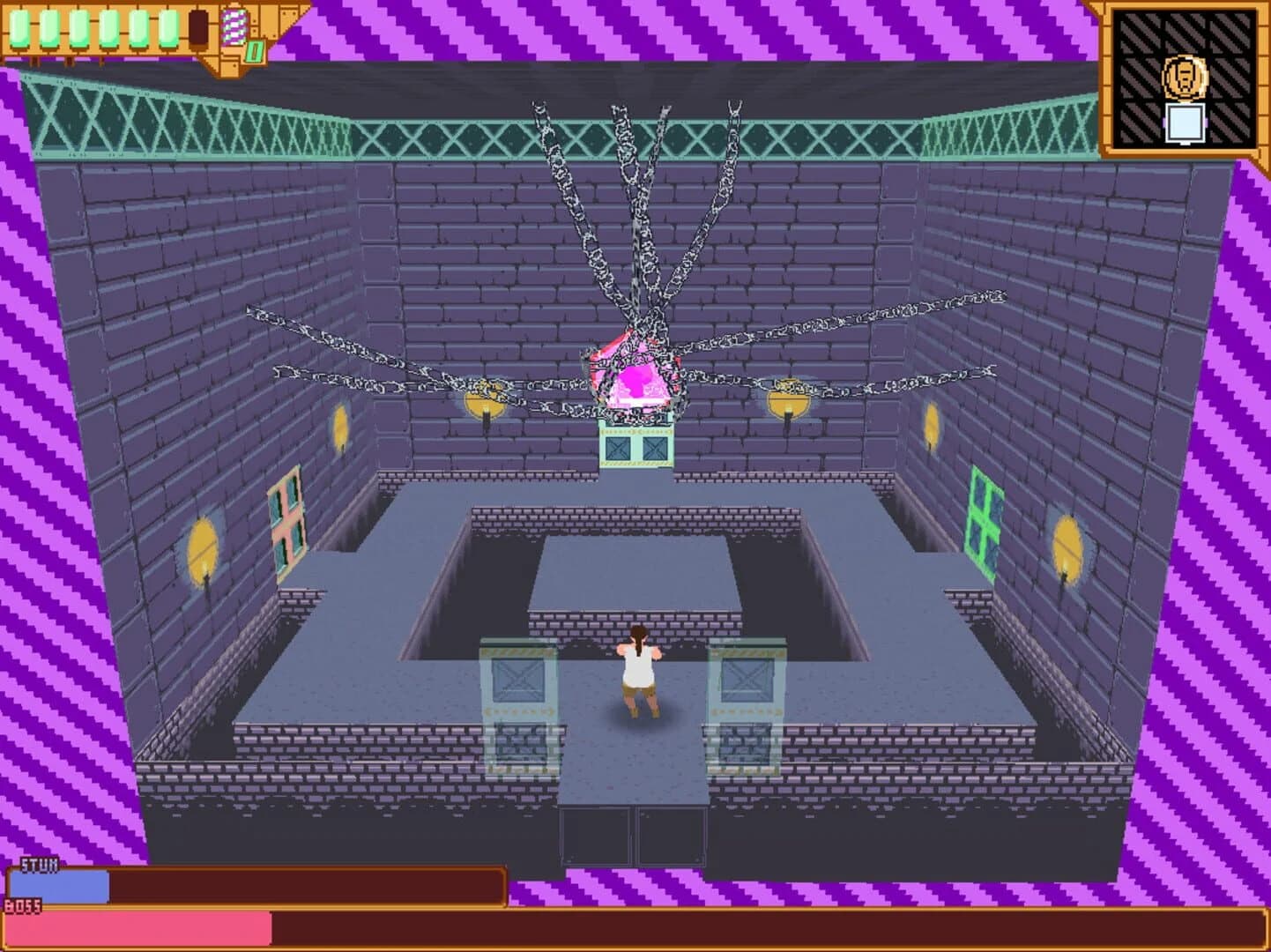This screenshot has height=952, width=1271.
Task: Click the green zero counter on the HUD
Action: coord(255,51)
